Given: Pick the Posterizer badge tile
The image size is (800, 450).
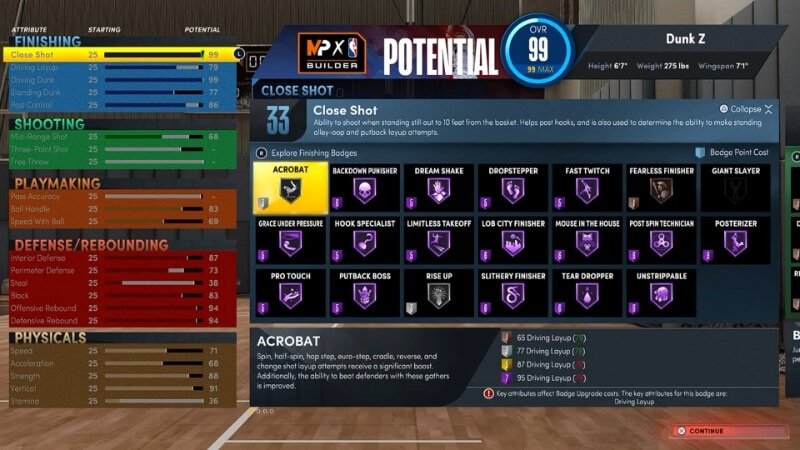Looking at the screenshot, I should (736, 239).
